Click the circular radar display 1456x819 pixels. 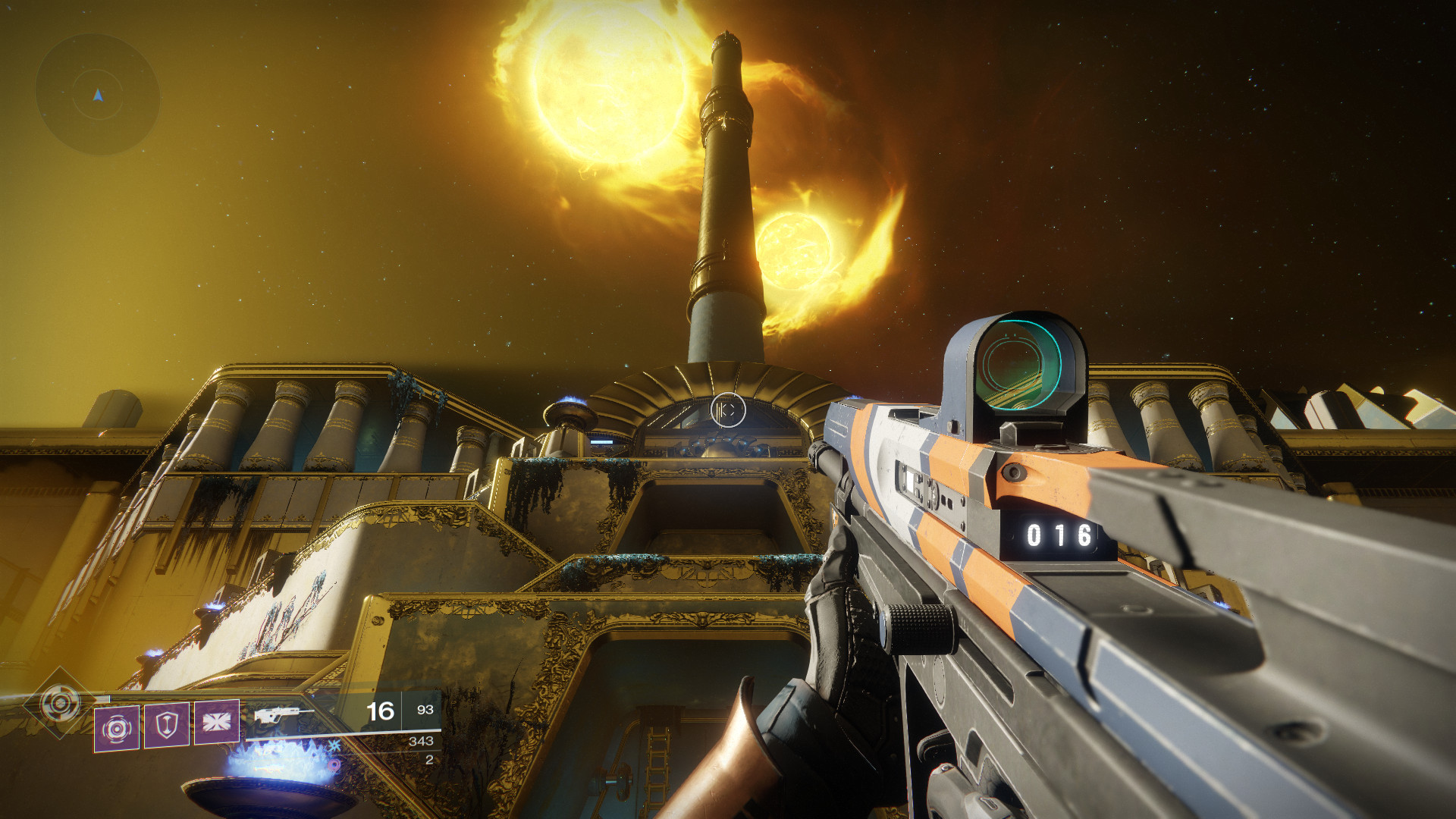[98, 95]
